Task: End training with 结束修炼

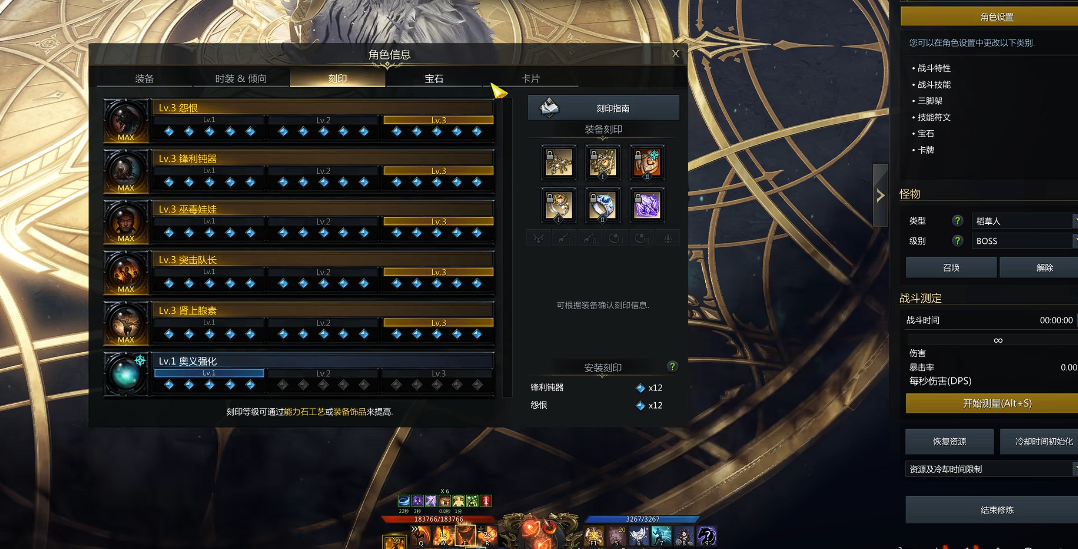Action: [989, 509]
